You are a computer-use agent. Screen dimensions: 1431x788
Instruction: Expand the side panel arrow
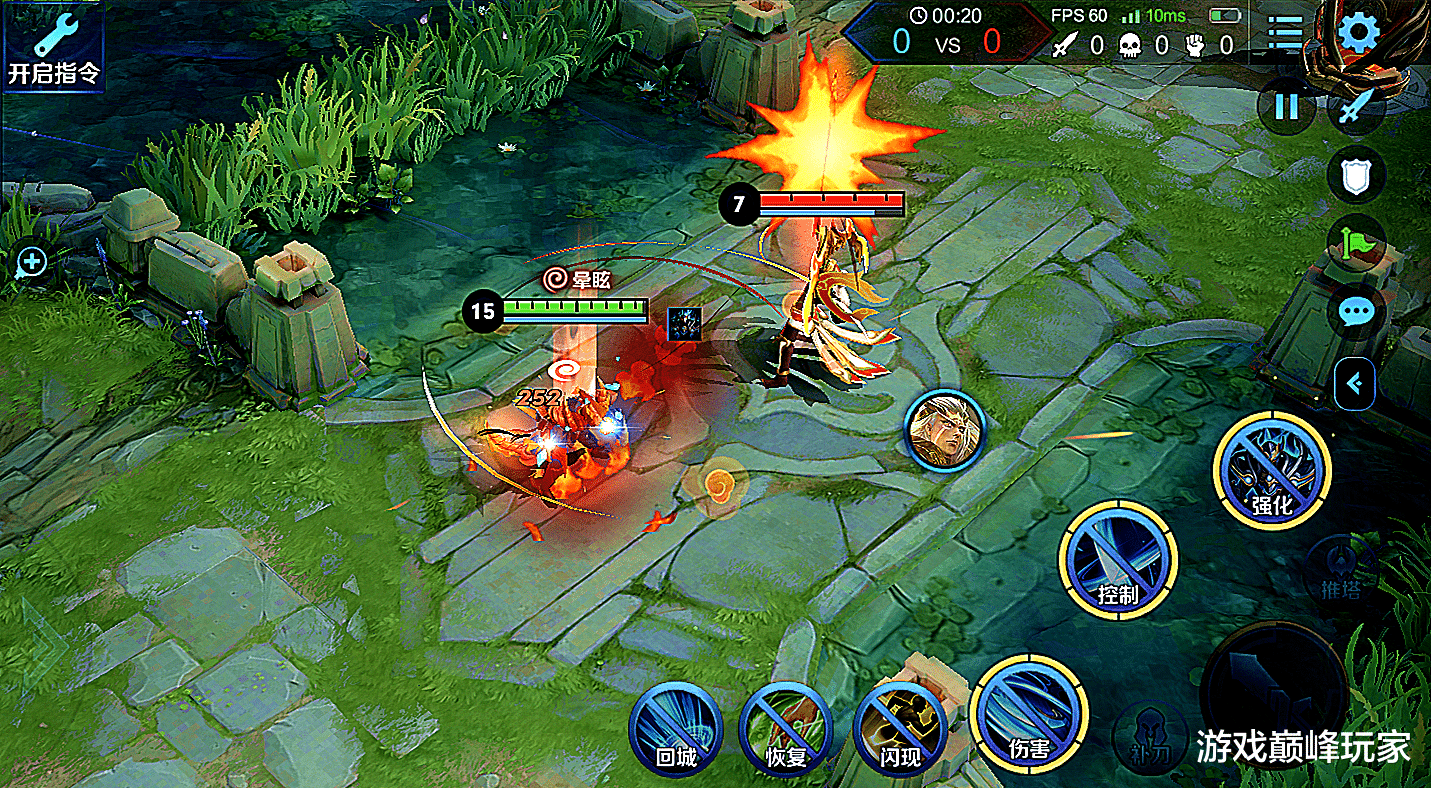1355,382
